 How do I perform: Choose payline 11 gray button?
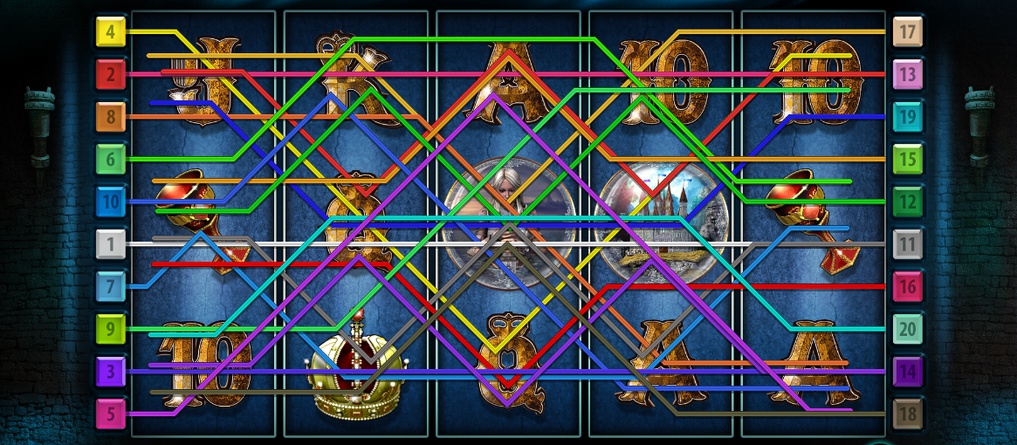(x=907, y=243)
